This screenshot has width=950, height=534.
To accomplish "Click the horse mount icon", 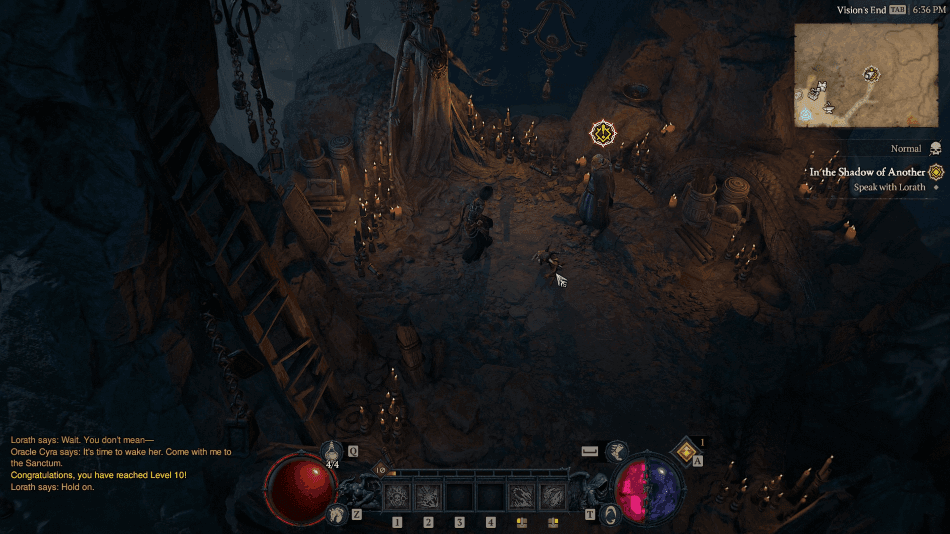I will click(x=335, y=514).
